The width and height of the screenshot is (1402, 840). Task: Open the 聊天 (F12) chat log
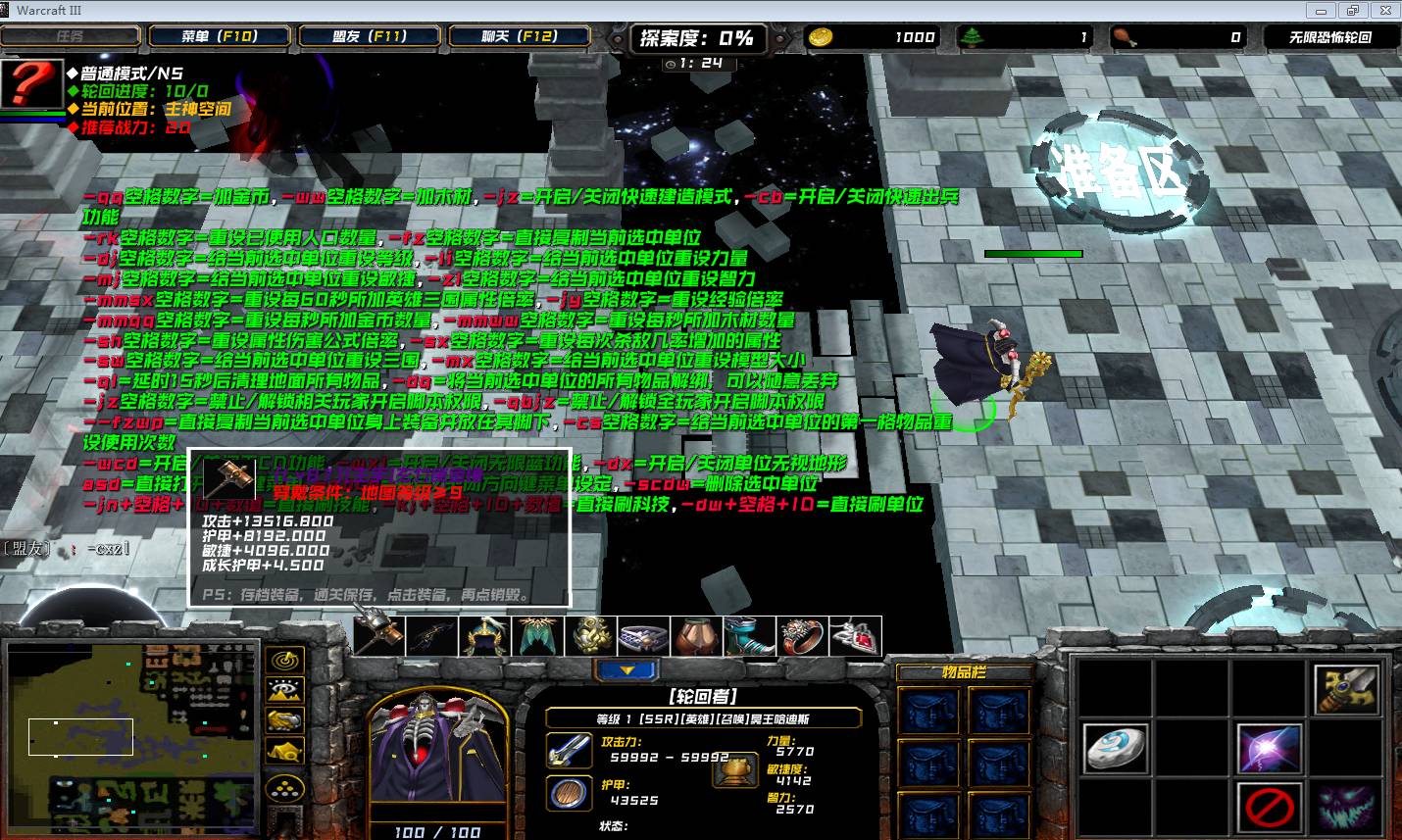click(519, 36)
